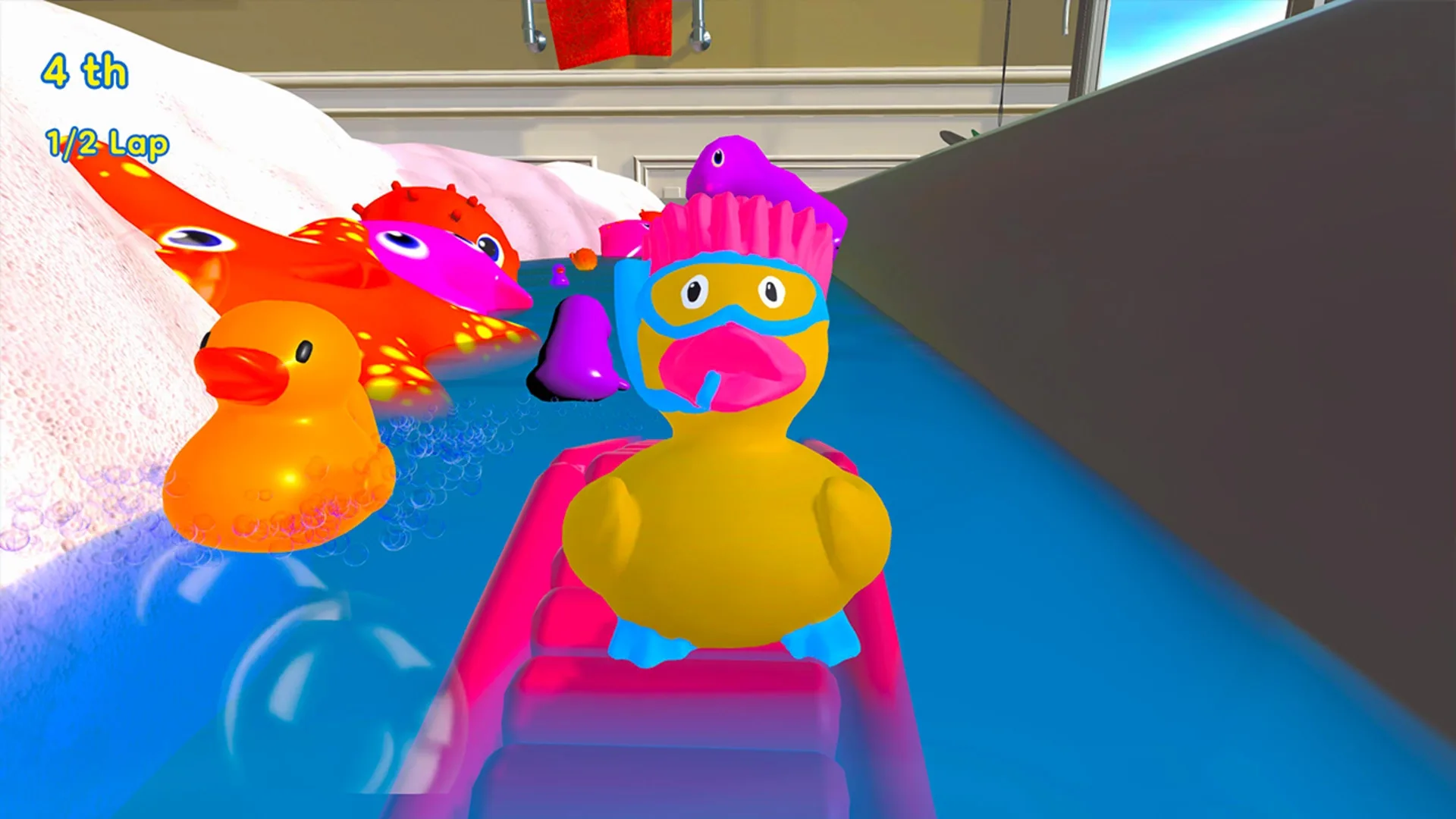Click the pink mohawk on the lead duck

pos(728,227)
